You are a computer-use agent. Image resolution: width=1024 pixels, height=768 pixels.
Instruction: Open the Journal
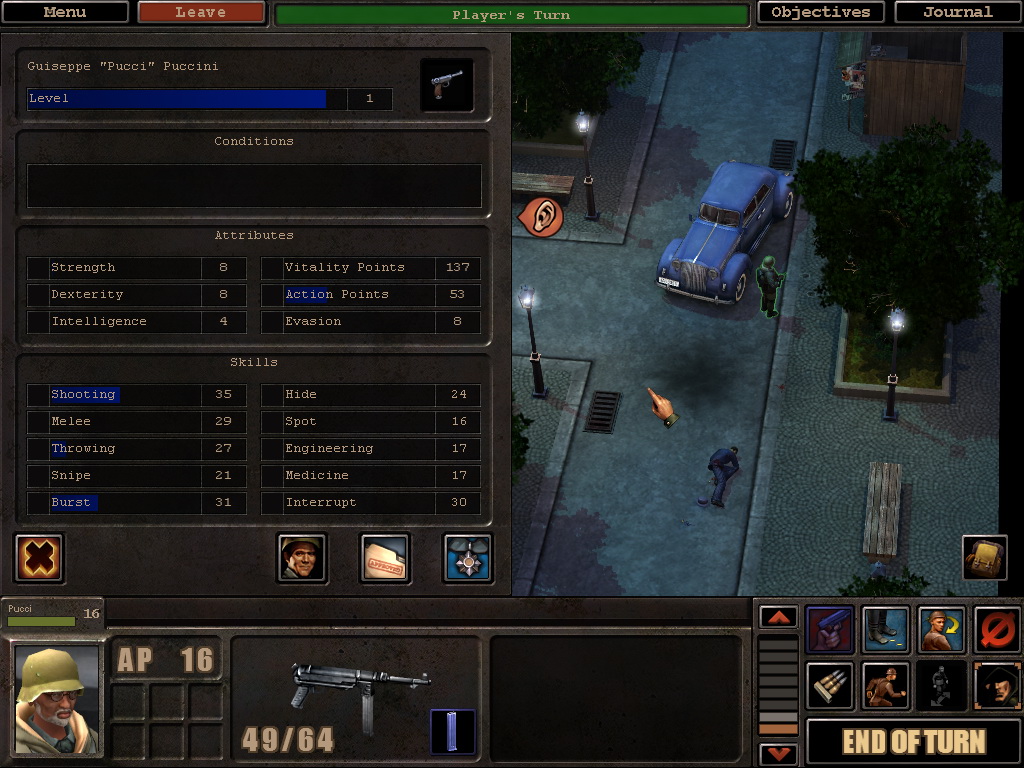click(957, 13)
